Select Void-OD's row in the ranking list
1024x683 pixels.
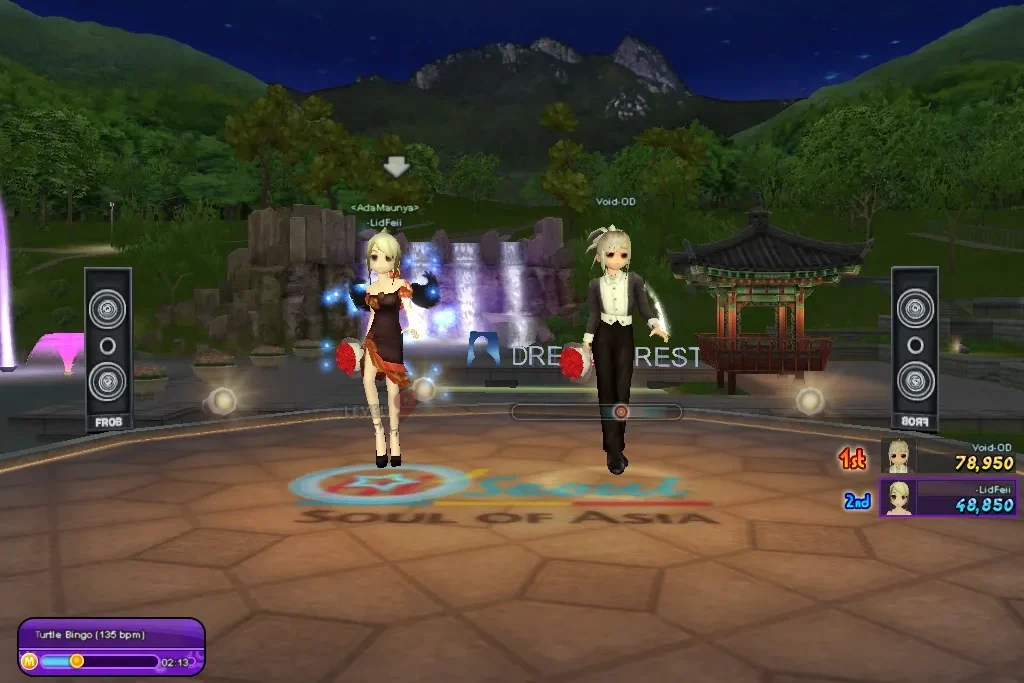[948, 457]
